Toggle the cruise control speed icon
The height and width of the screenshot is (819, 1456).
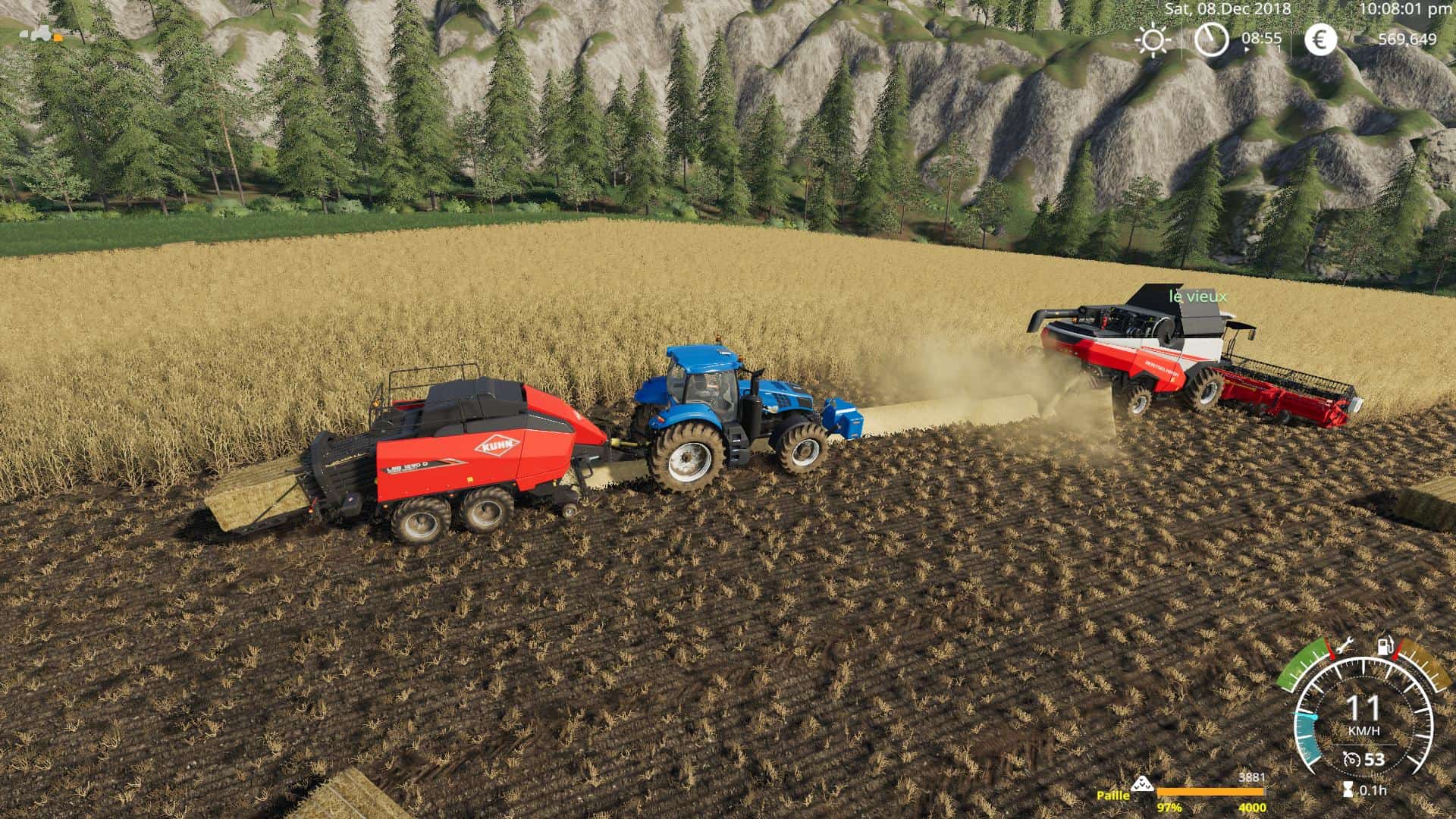(1351, 760)
